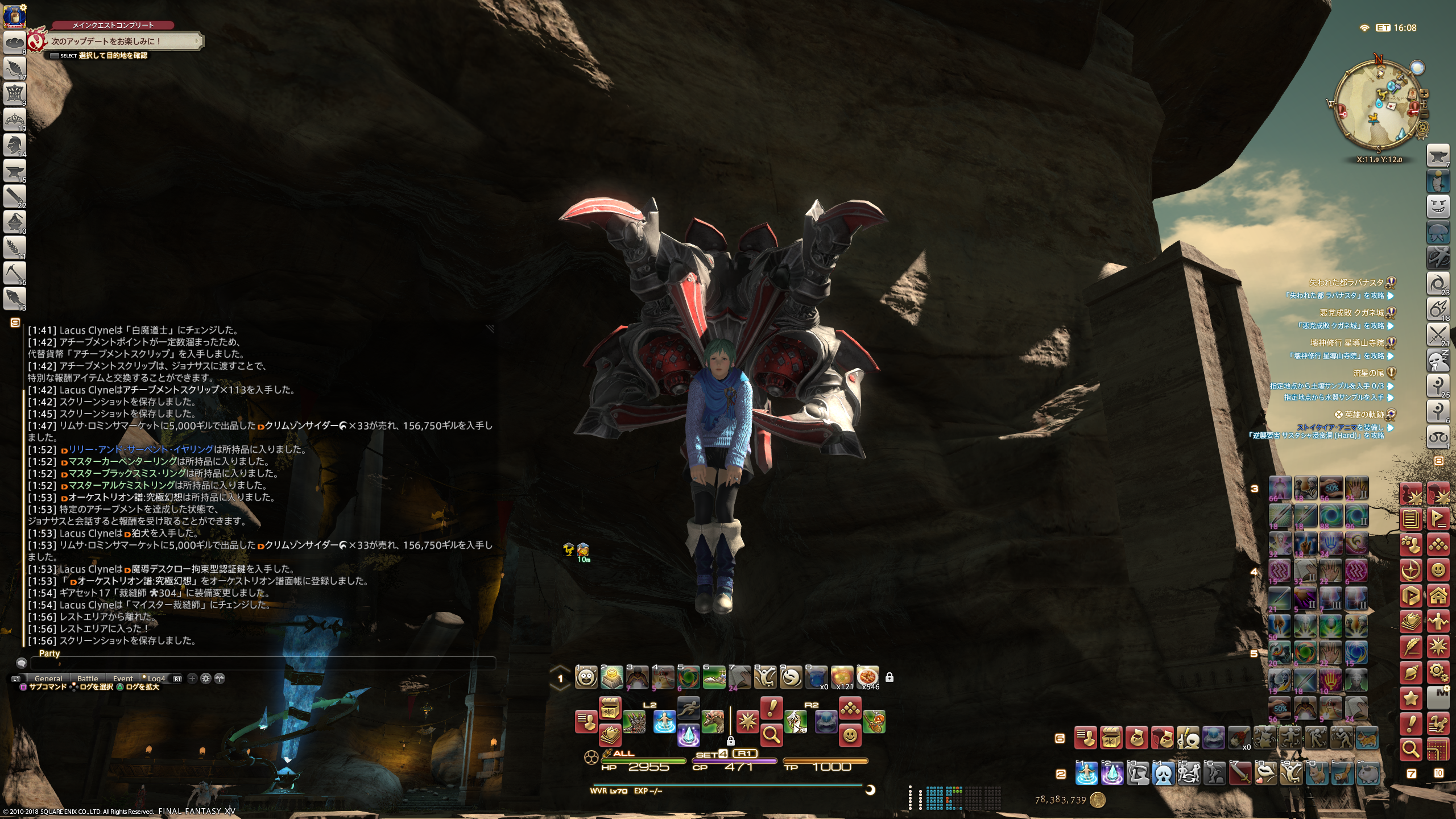
Task: Select the 流星の尾 quest in duty list
Action: tap(1368, 373)
